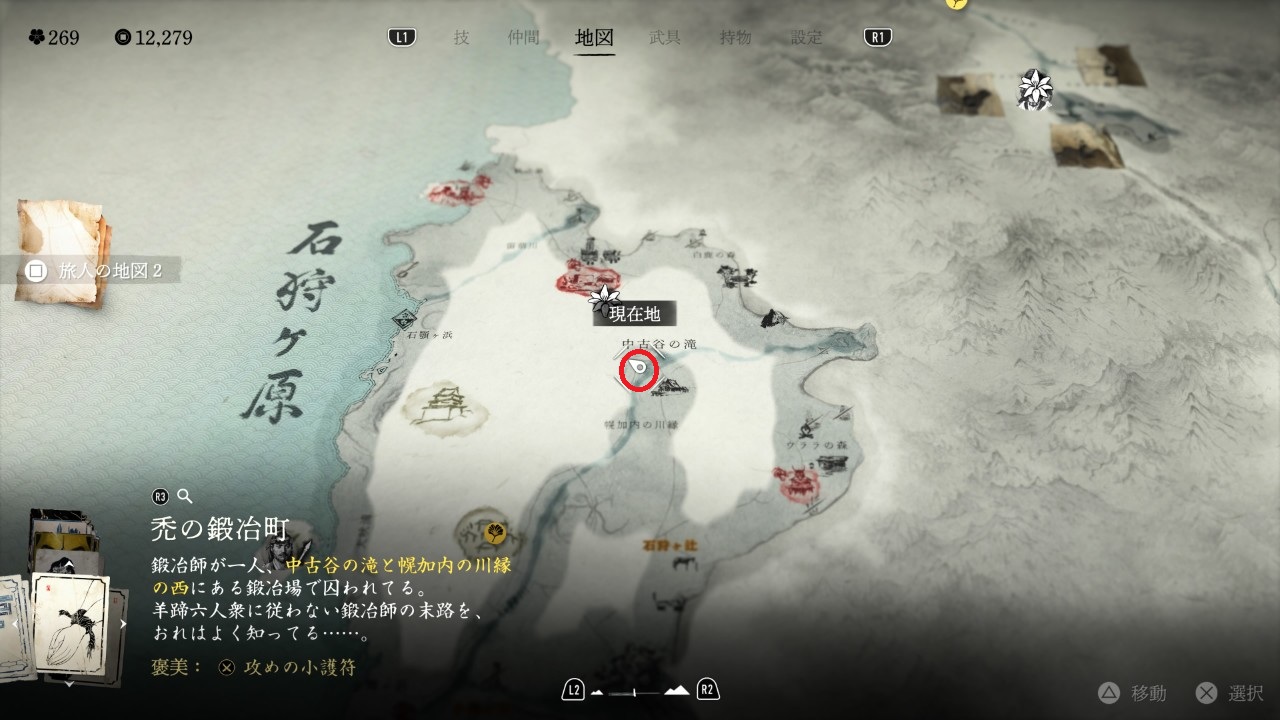Screen dimensions: 1280x720
Task: Go to the 設定 (Settings) tab
Action: click(x=807, y=38)
